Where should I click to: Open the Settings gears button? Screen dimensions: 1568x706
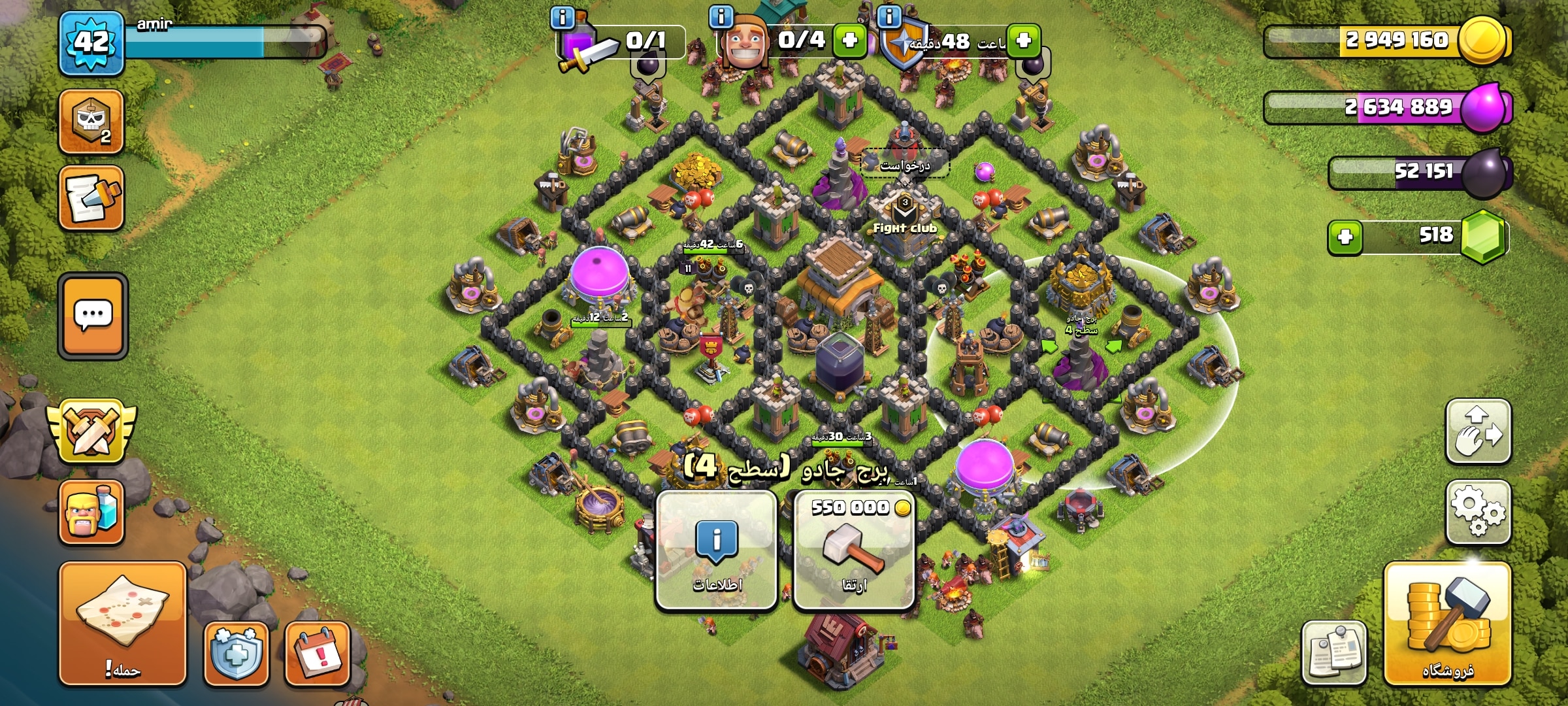[1478, 513]
